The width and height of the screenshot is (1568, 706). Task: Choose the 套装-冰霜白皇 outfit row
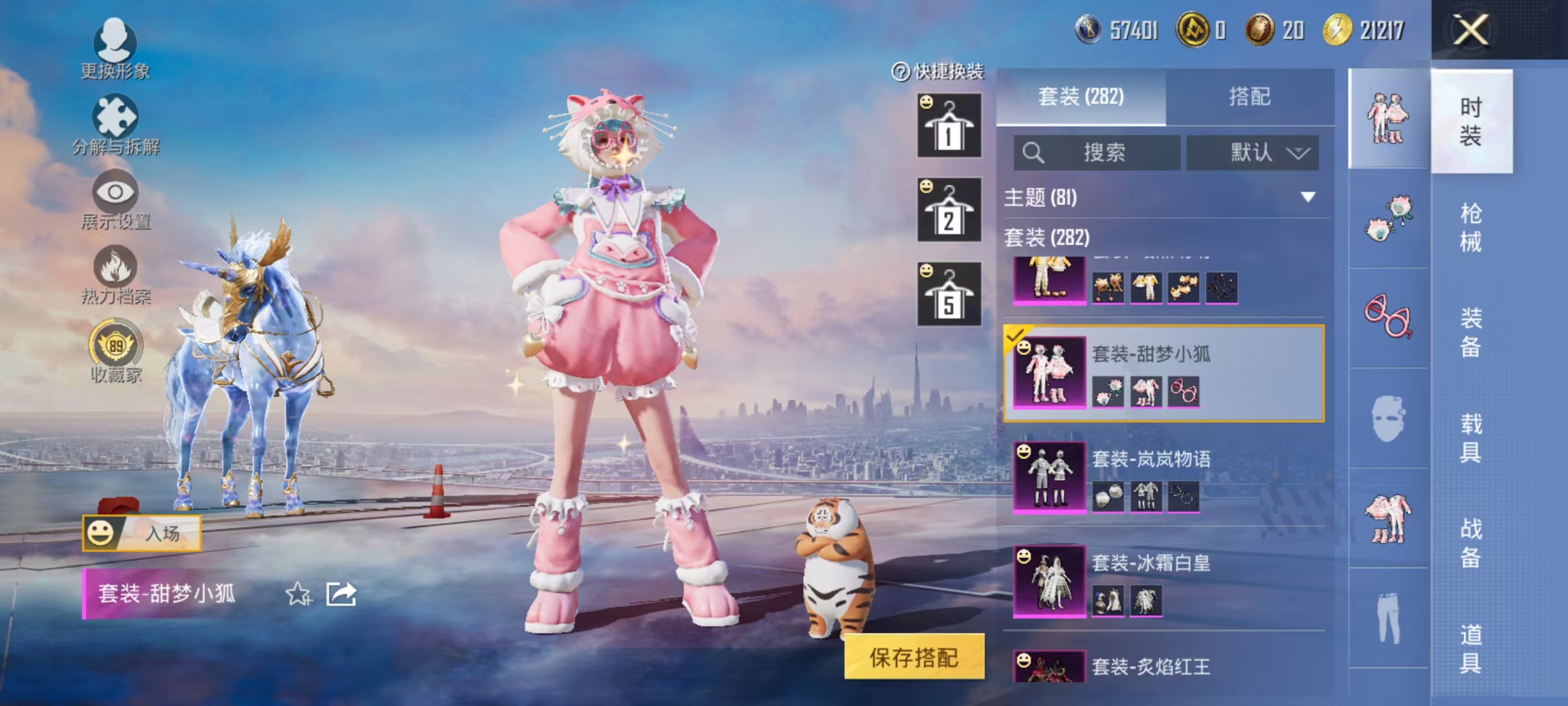[x=1163, y=581]
